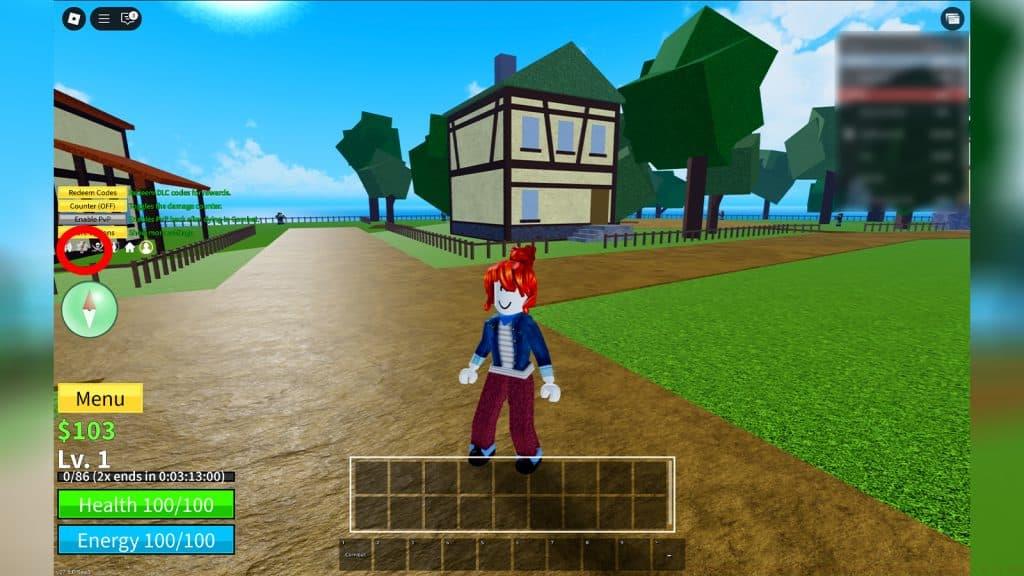Click the Redeem Codes button
Viewport: 1024px width, 576px height.
pos(92,192)
